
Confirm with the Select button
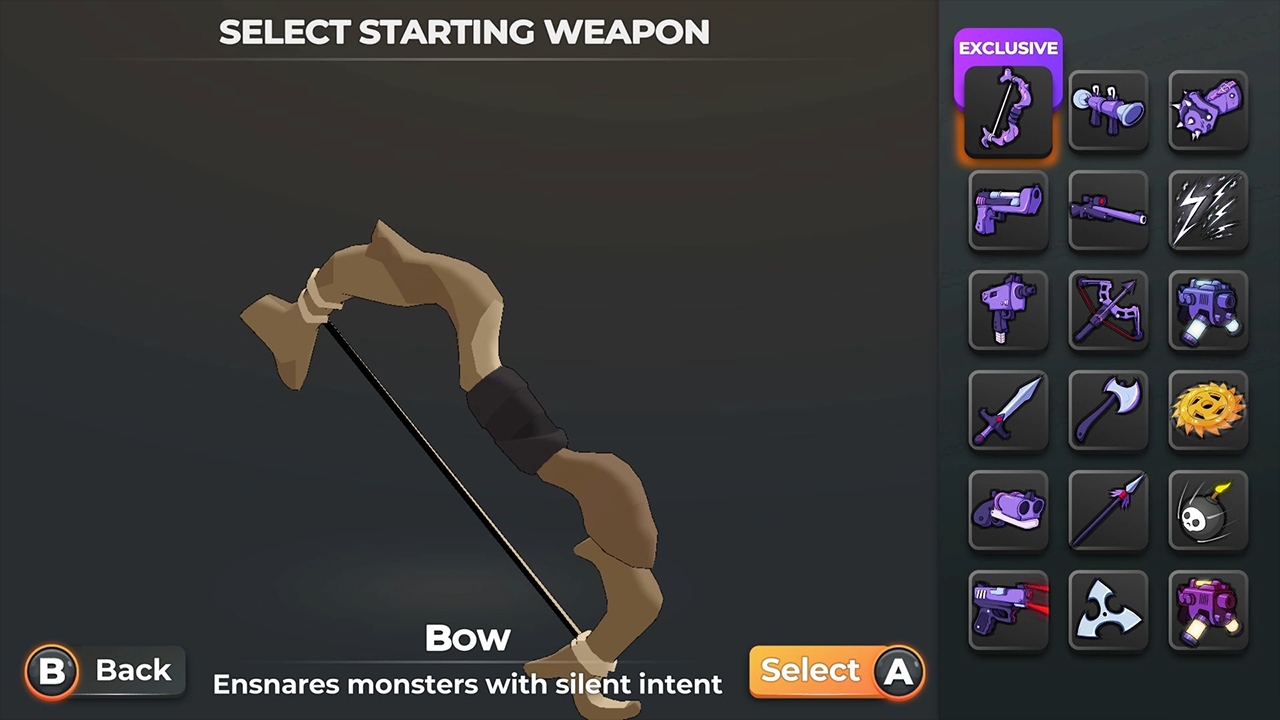836,670
